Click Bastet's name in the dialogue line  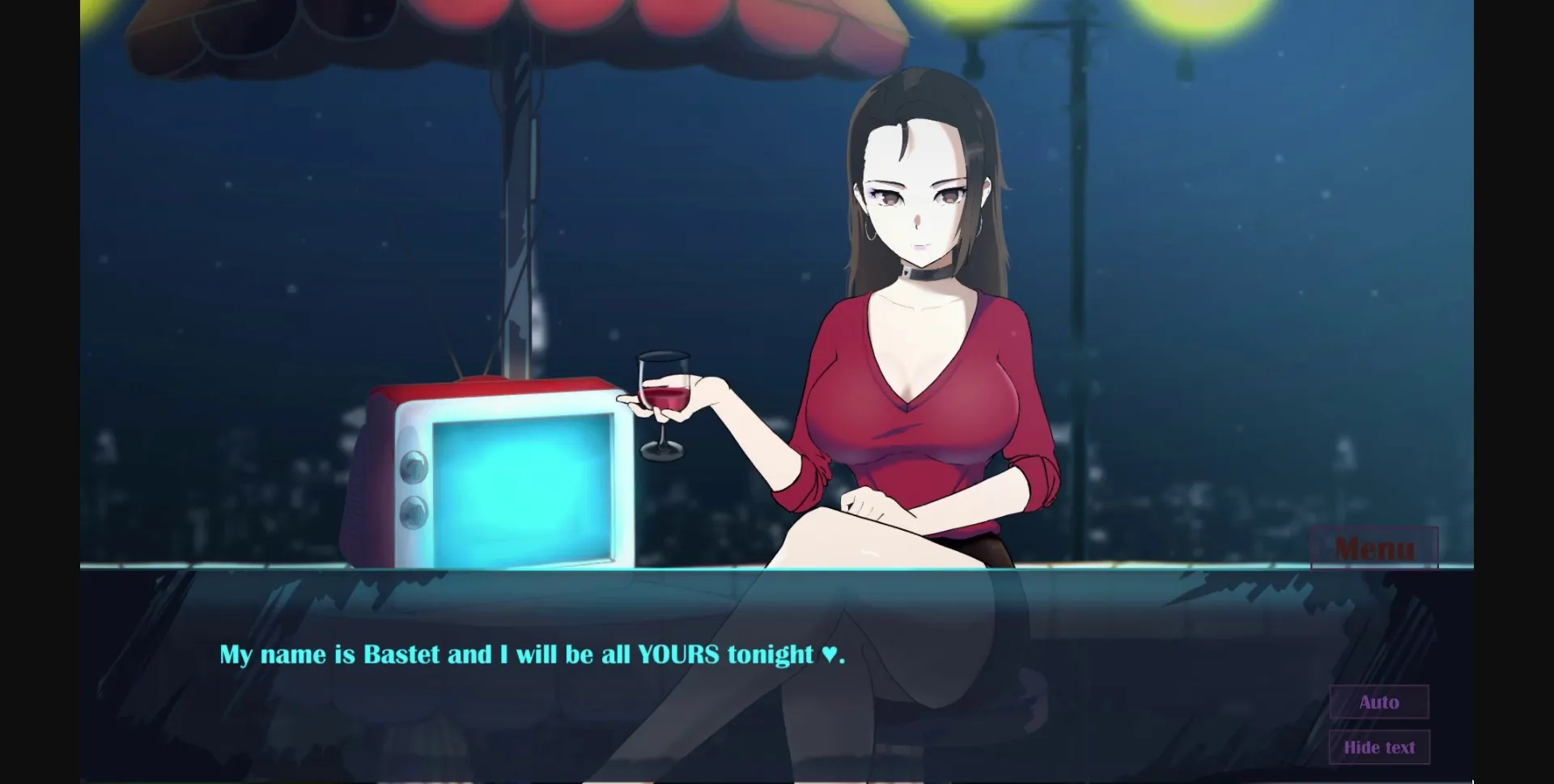click(x=402, y=655)
